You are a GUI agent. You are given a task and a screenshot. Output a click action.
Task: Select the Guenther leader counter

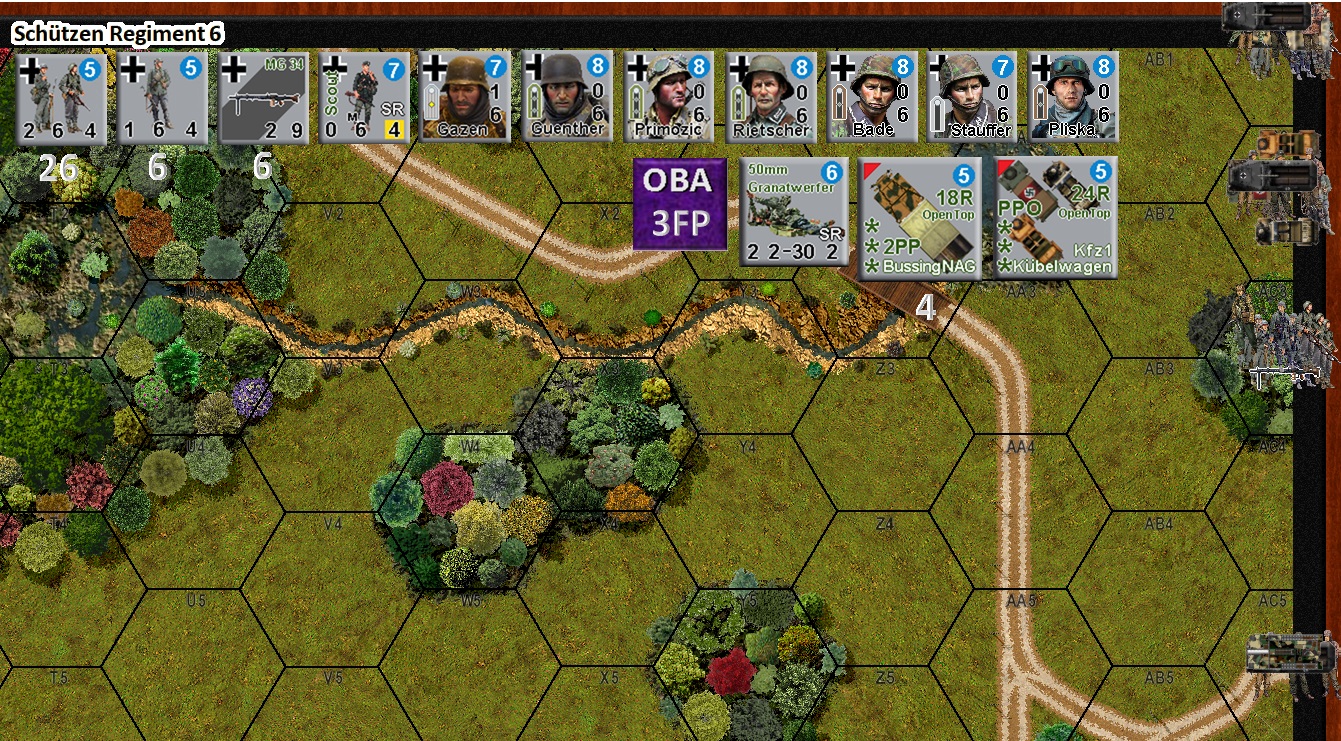click(x=565, y=95)
